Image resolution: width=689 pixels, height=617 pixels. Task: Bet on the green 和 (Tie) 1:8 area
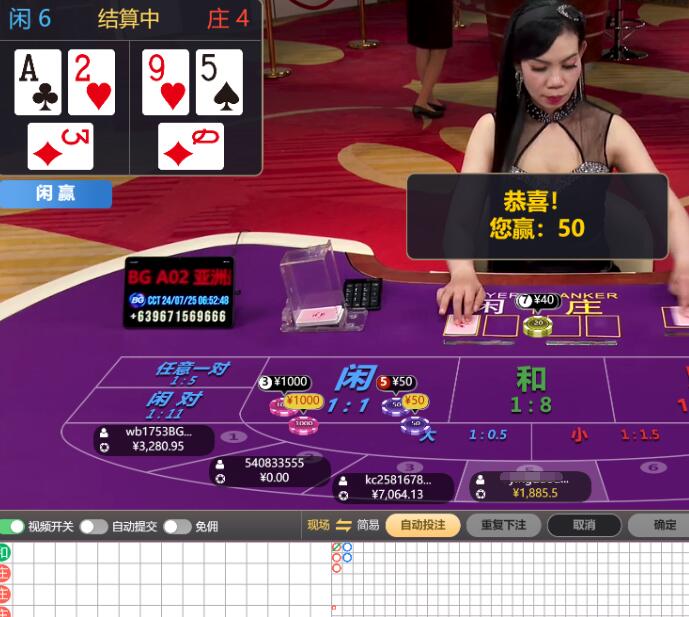(x=531, y=390)
